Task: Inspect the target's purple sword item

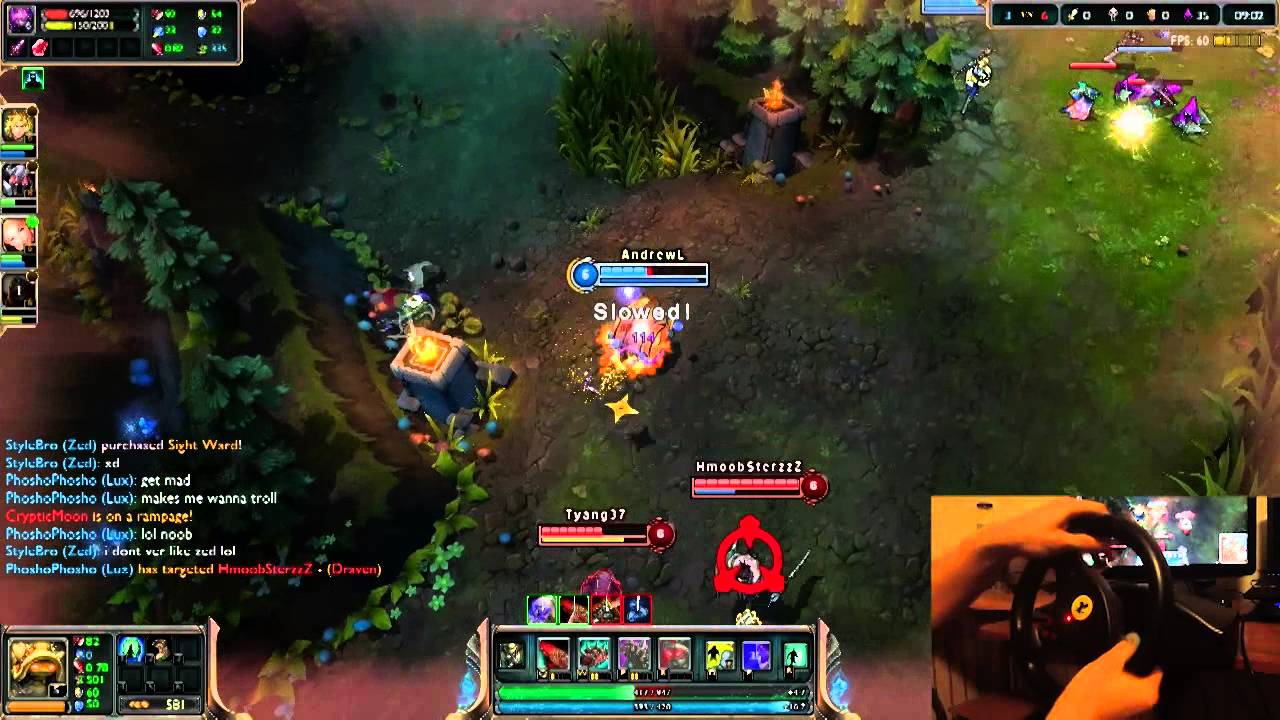Action: 19,47
